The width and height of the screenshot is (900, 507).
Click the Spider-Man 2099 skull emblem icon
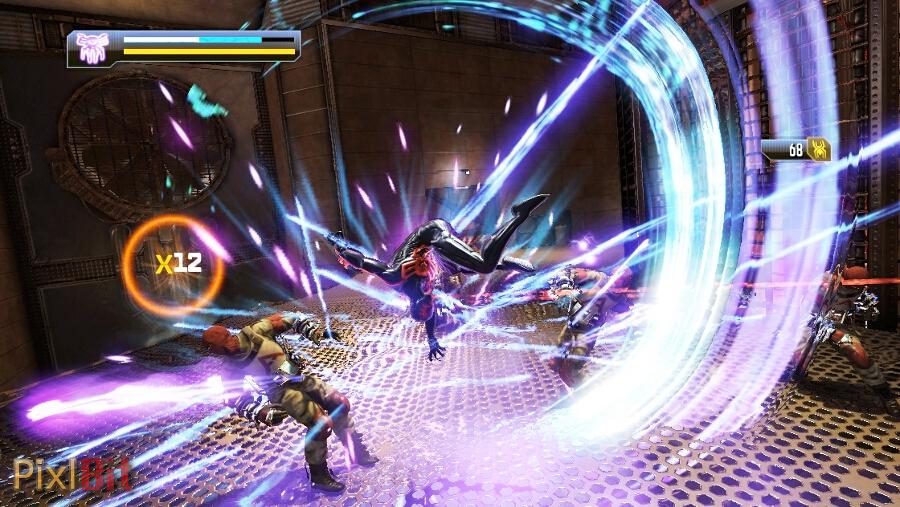coord(92,47)
